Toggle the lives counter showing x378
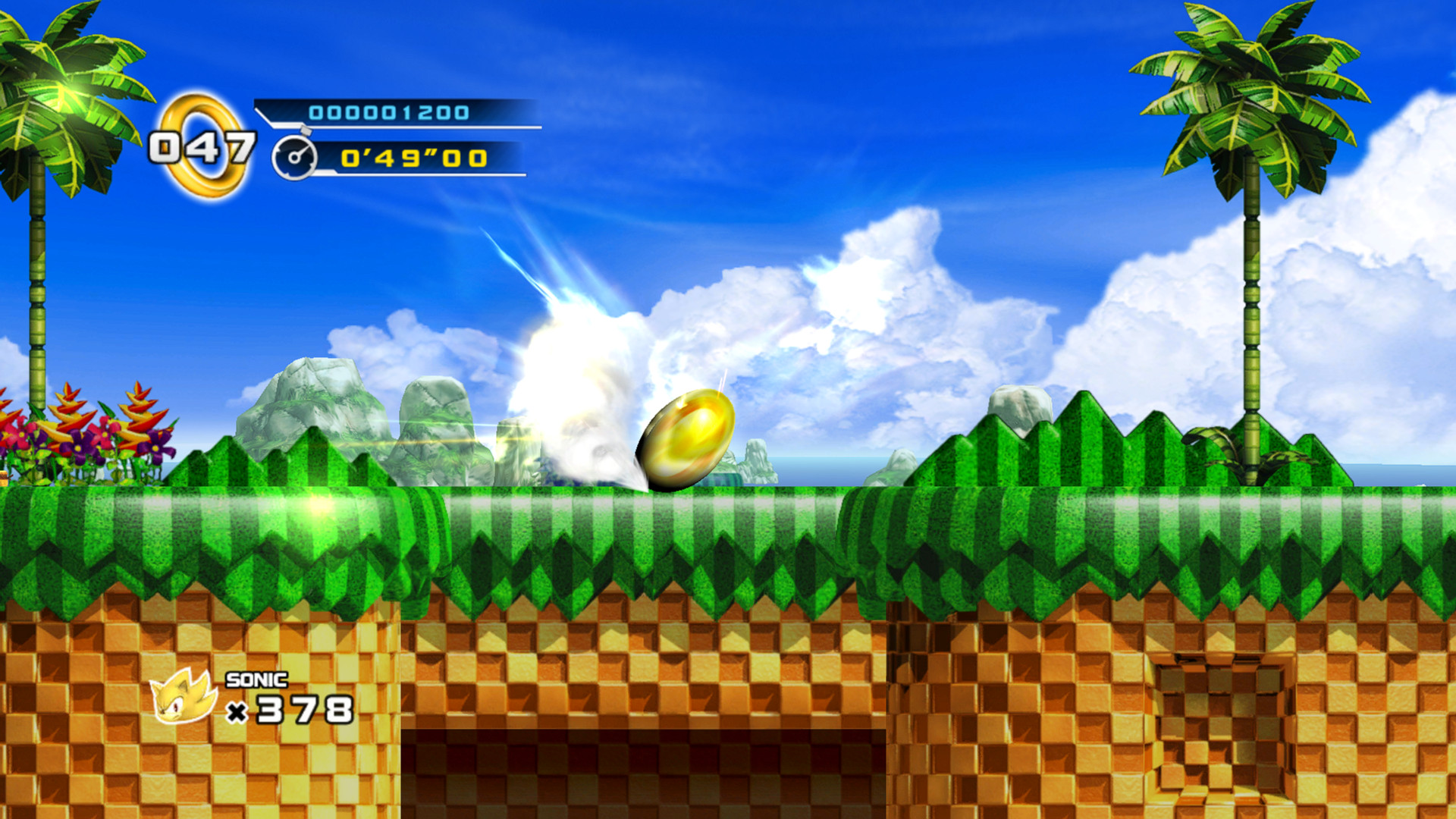This screenshot has width=1456, height=819. point(296,711)
